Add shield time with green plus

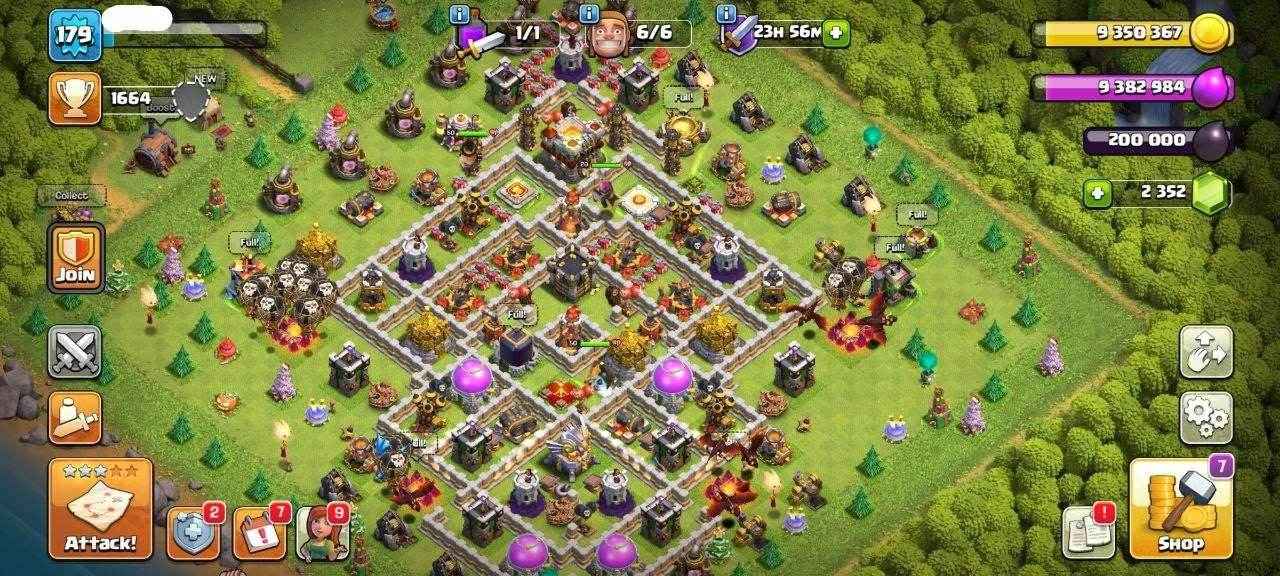[835, 33]
